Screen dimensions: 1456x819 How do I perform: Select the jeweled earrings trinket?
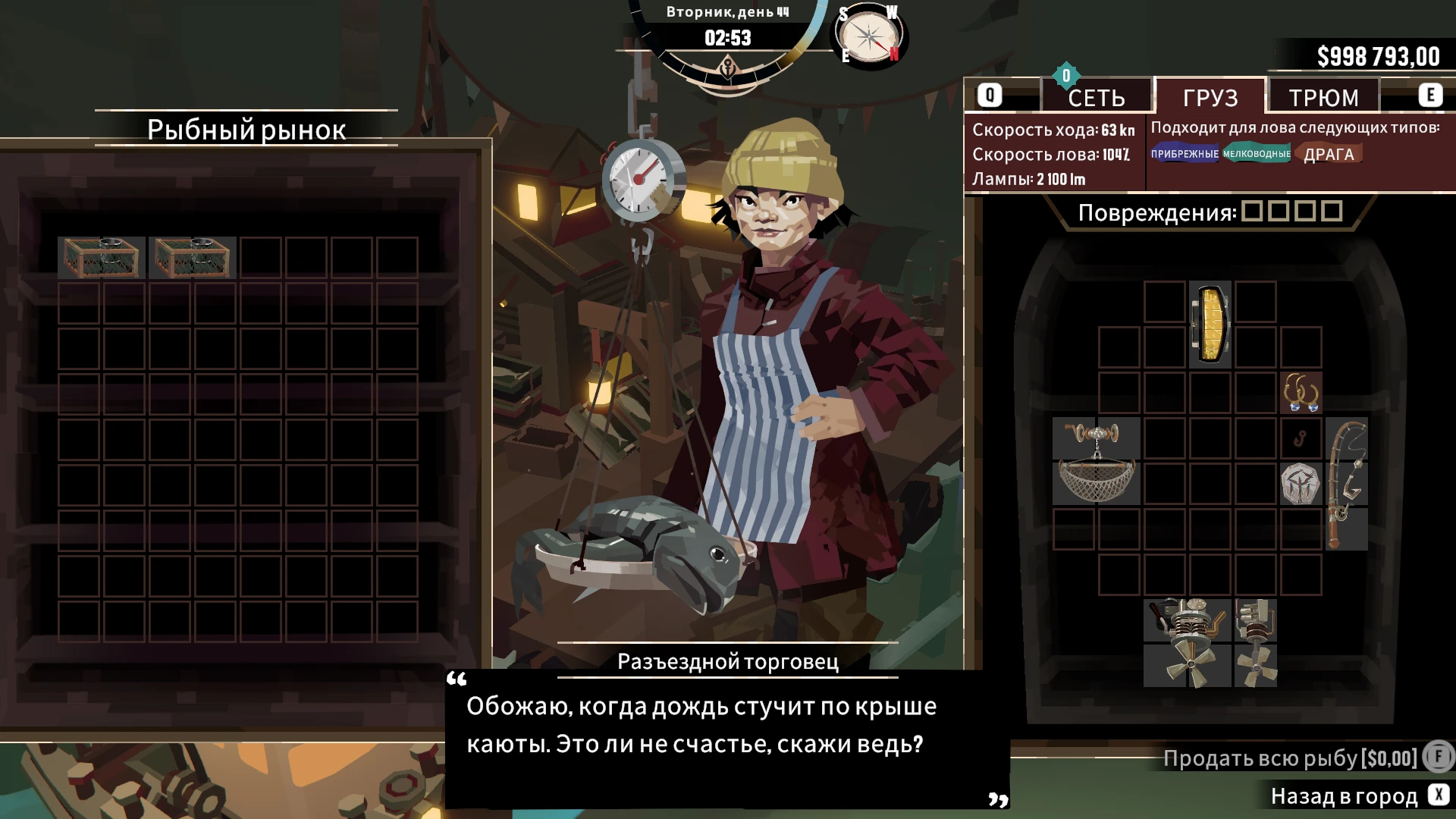click(x=1301, y=394)
